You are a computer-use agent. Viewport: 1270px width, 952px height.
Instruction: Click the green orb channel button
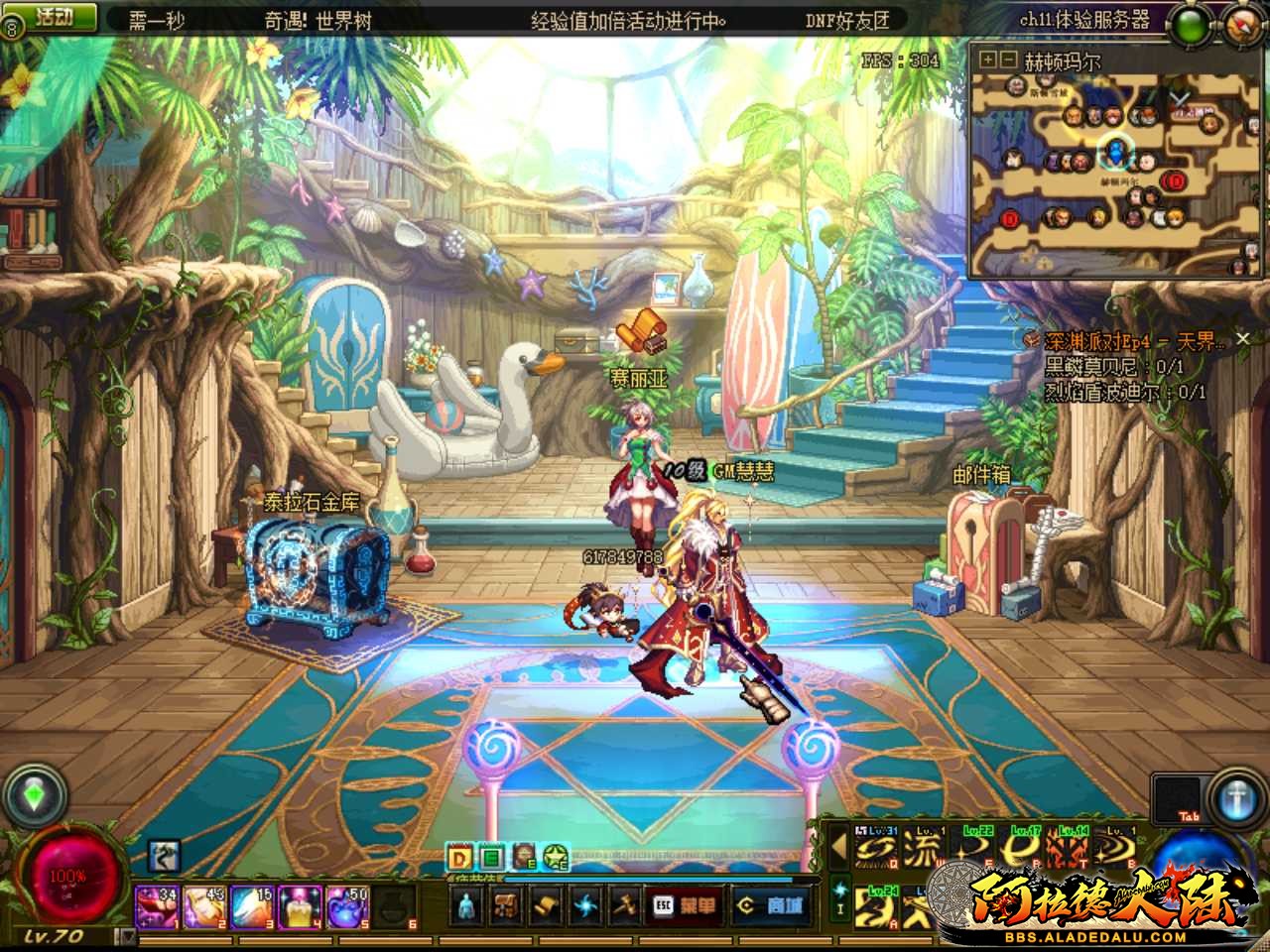click(x=1189, y=26)
